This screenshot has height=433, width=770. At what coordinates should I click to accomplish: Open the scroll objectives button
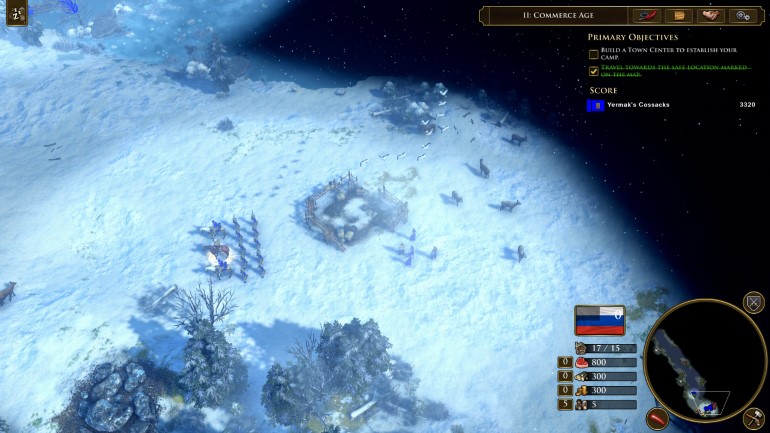pyautogui.click(x=679, y=16)
